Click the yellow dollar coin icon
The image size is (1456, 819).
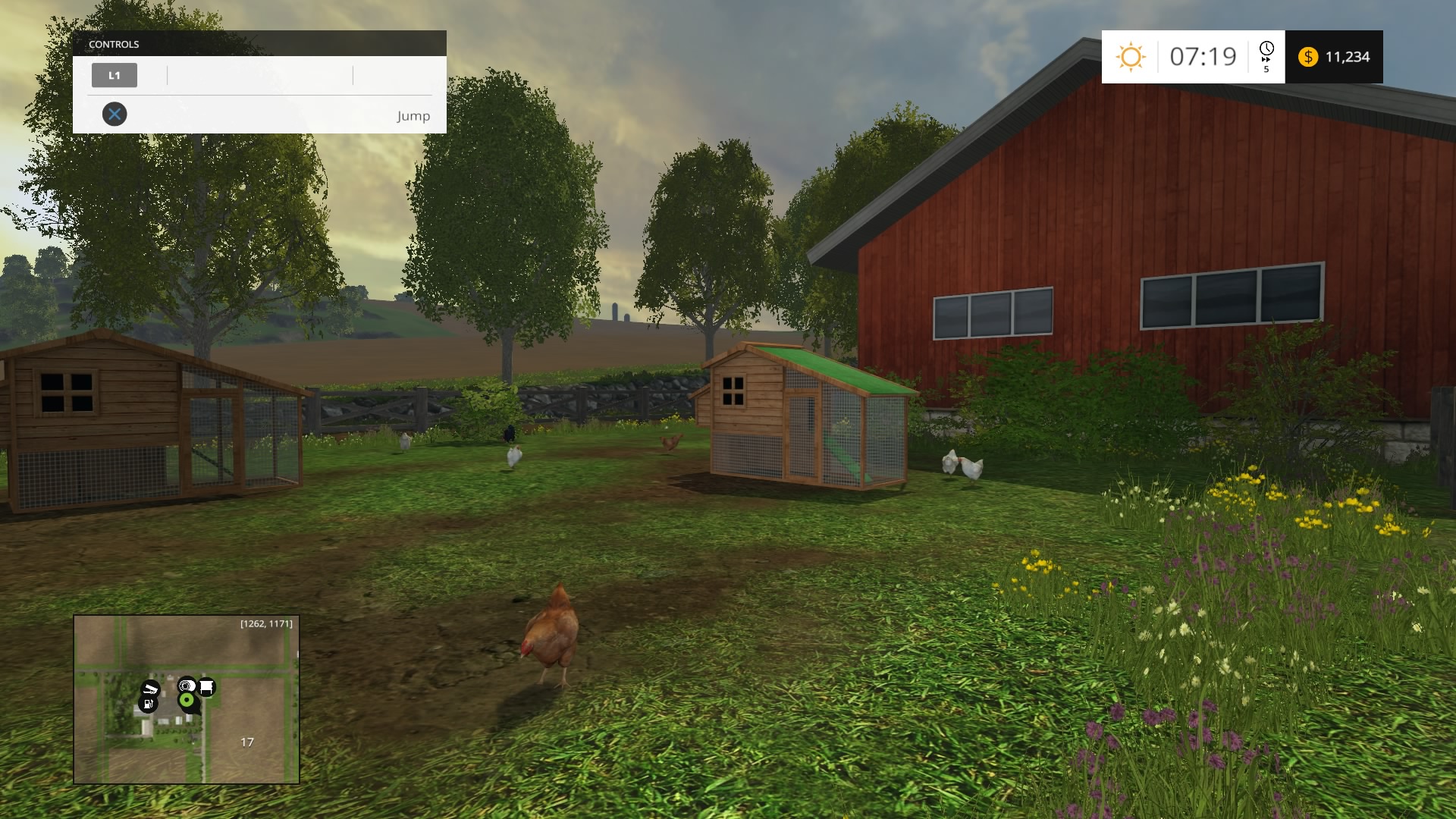[x=1308, y=56]
